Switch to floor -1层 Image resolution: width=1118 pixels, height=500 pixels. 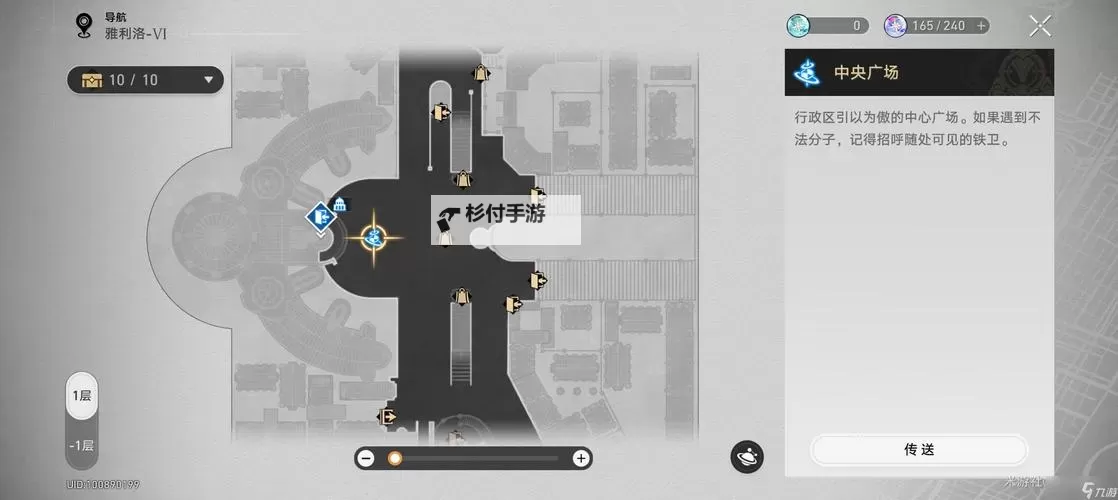click(82, 445)
